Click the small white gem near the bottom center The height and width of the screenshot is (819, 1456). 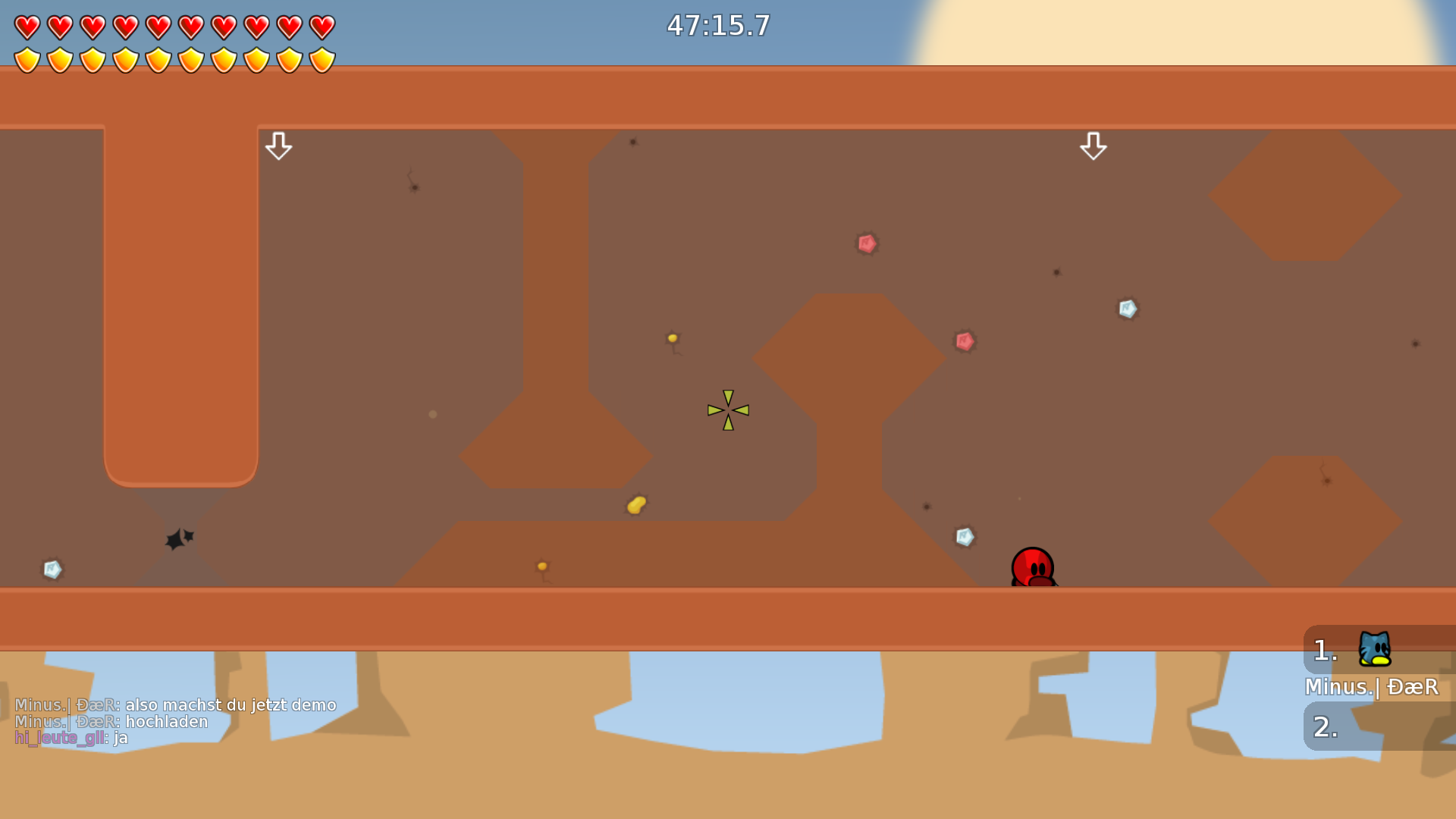click(964, 537)
